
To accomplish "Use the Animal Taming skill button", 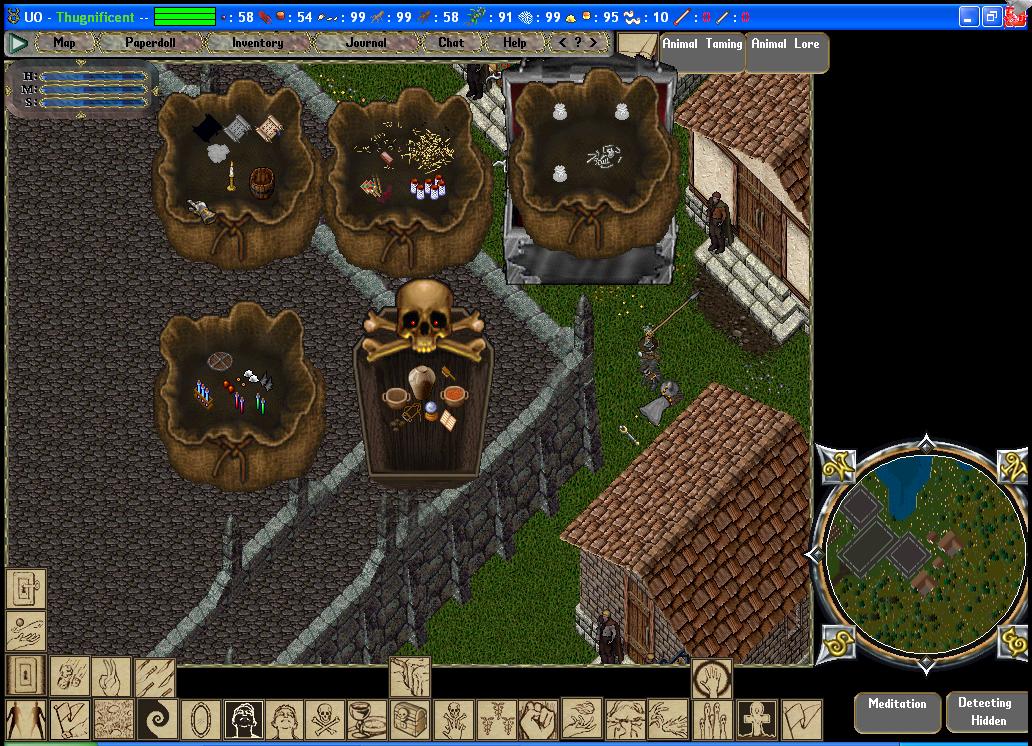I will pyautogui.click(x=702, y=45).
